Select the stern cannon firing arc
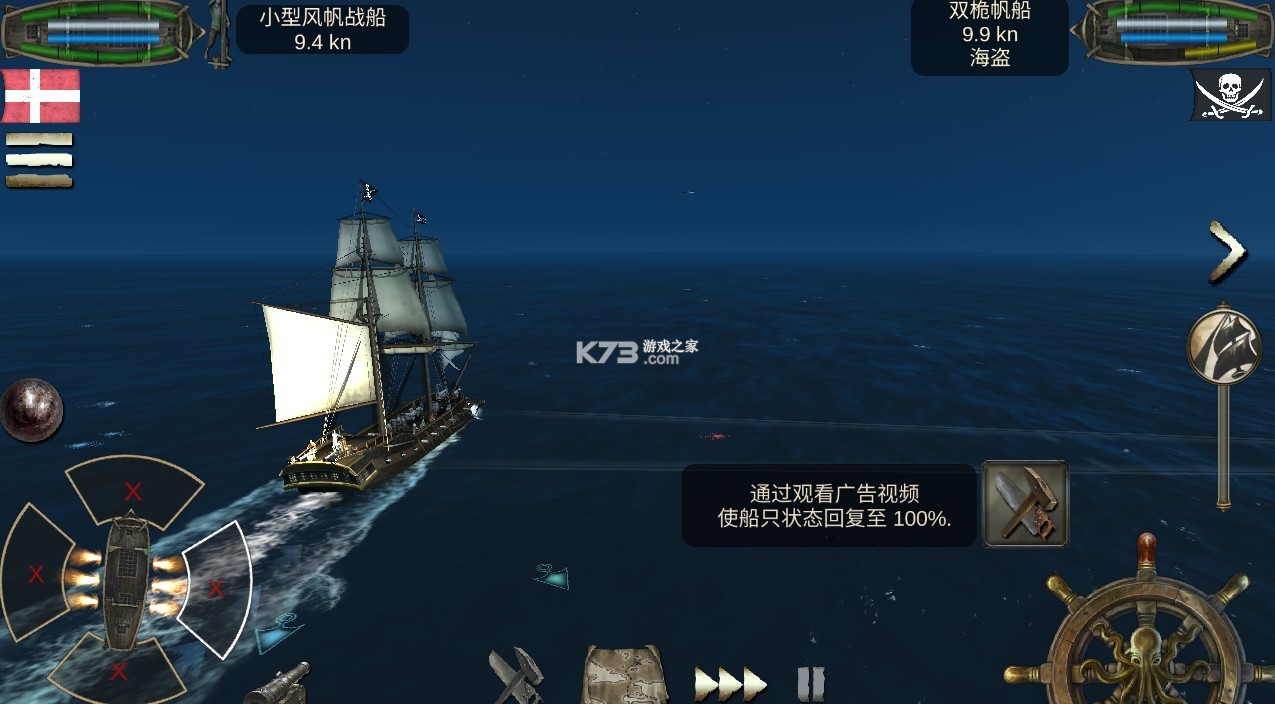1275x704 pixels. click(x=119, y=670)
